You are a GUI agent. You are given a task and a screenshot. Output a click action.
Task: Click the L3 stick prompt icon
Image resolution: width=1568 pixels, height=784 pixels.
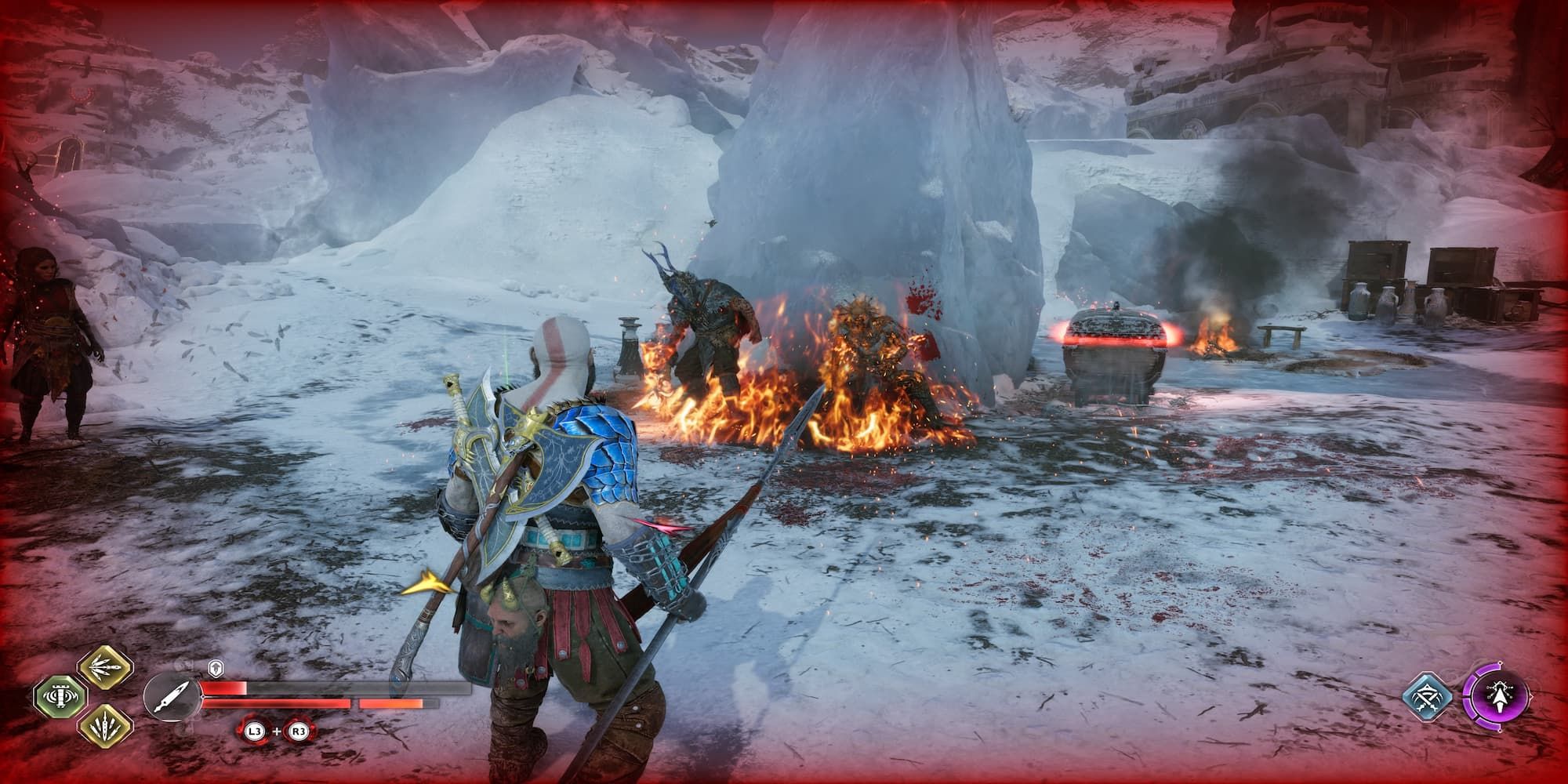(x=256, y=731)
